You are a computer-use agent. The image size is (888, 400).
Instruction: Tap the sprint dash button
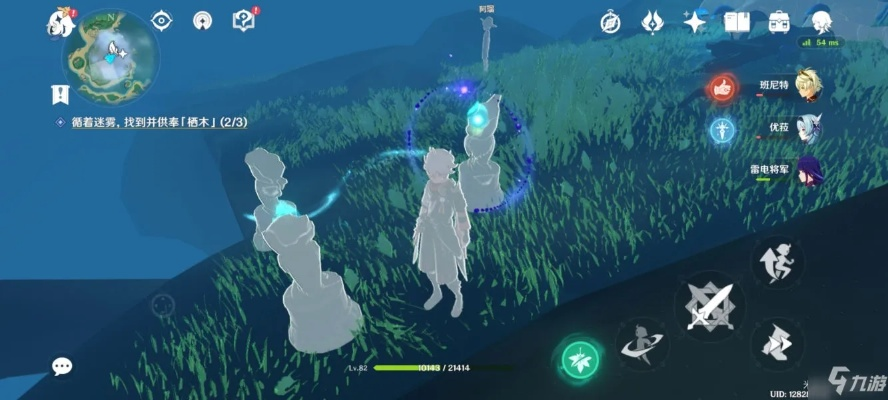point(776,345)
